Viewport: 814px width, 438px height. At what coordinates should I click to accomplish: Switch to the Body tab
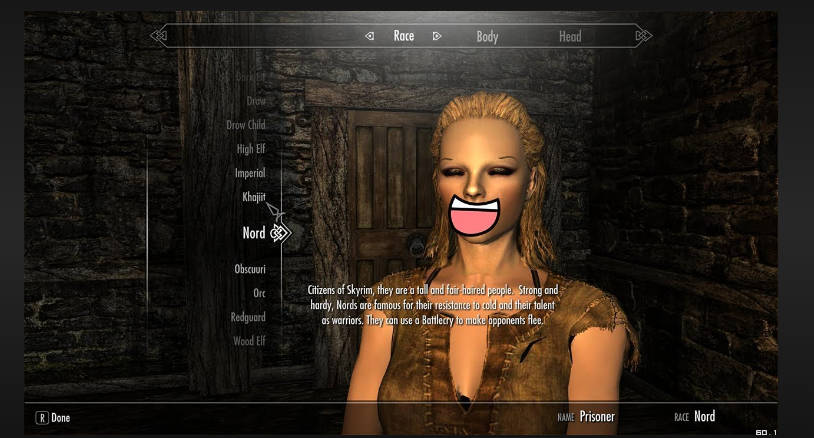pos(487,36)
